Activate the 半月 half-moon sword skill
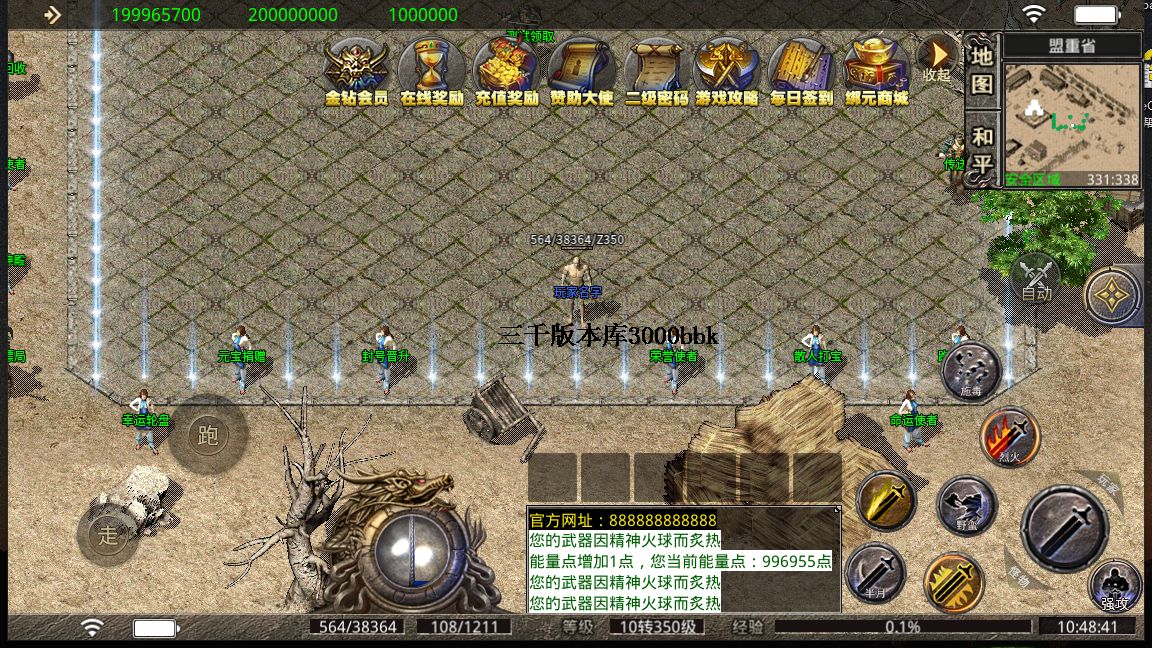The image size is (1152, 648). point(875,574)
